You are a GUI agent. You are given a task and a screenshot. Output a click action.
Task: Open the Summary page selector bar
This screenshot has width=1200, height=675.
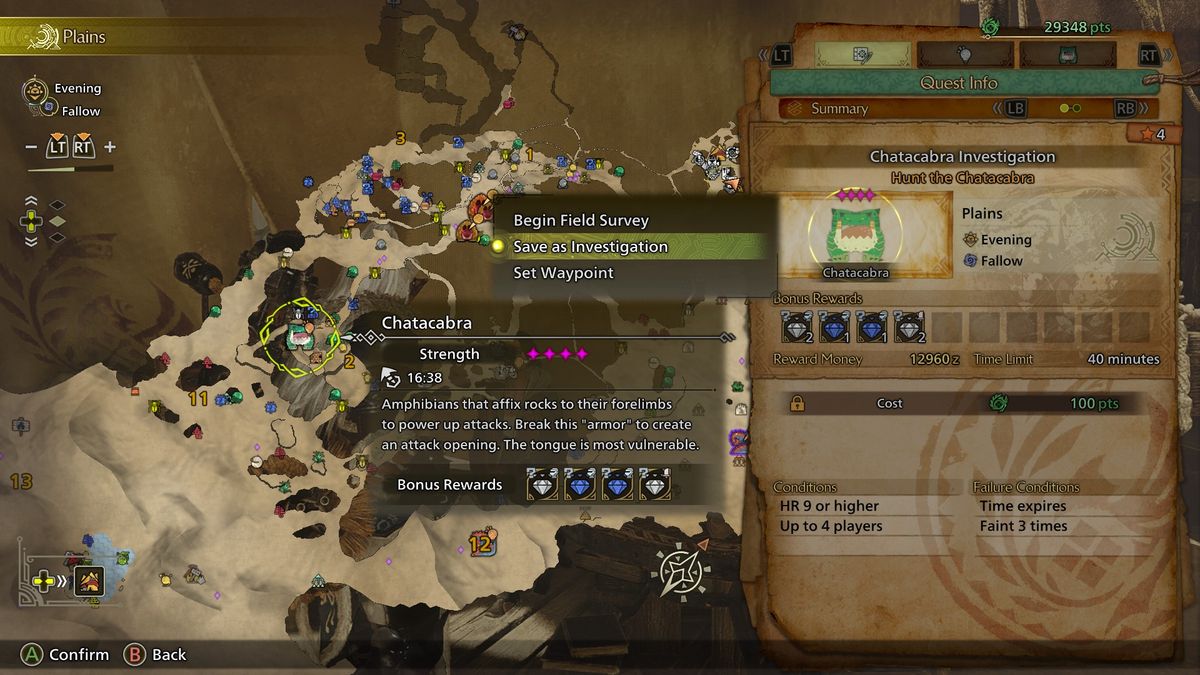pyautogui.click(x=958, y=109)
